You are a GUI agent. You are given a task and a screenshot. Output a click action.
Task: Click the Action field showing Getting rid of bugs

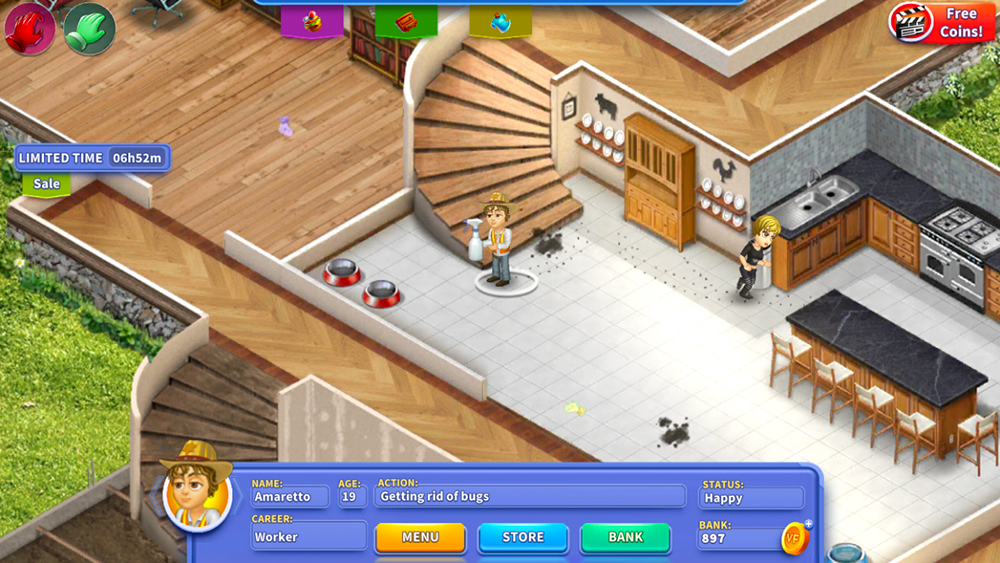click(530, 497)
